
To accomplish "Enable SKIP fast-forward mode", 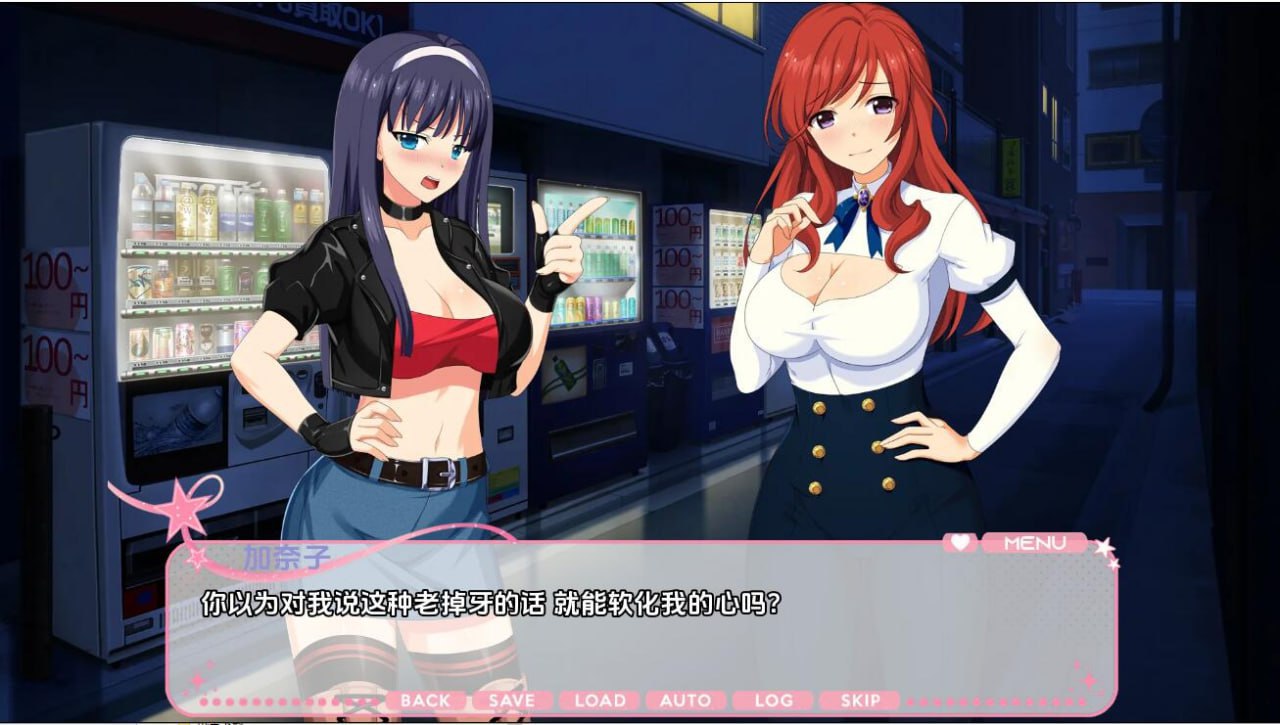I will tap(862, 700).
